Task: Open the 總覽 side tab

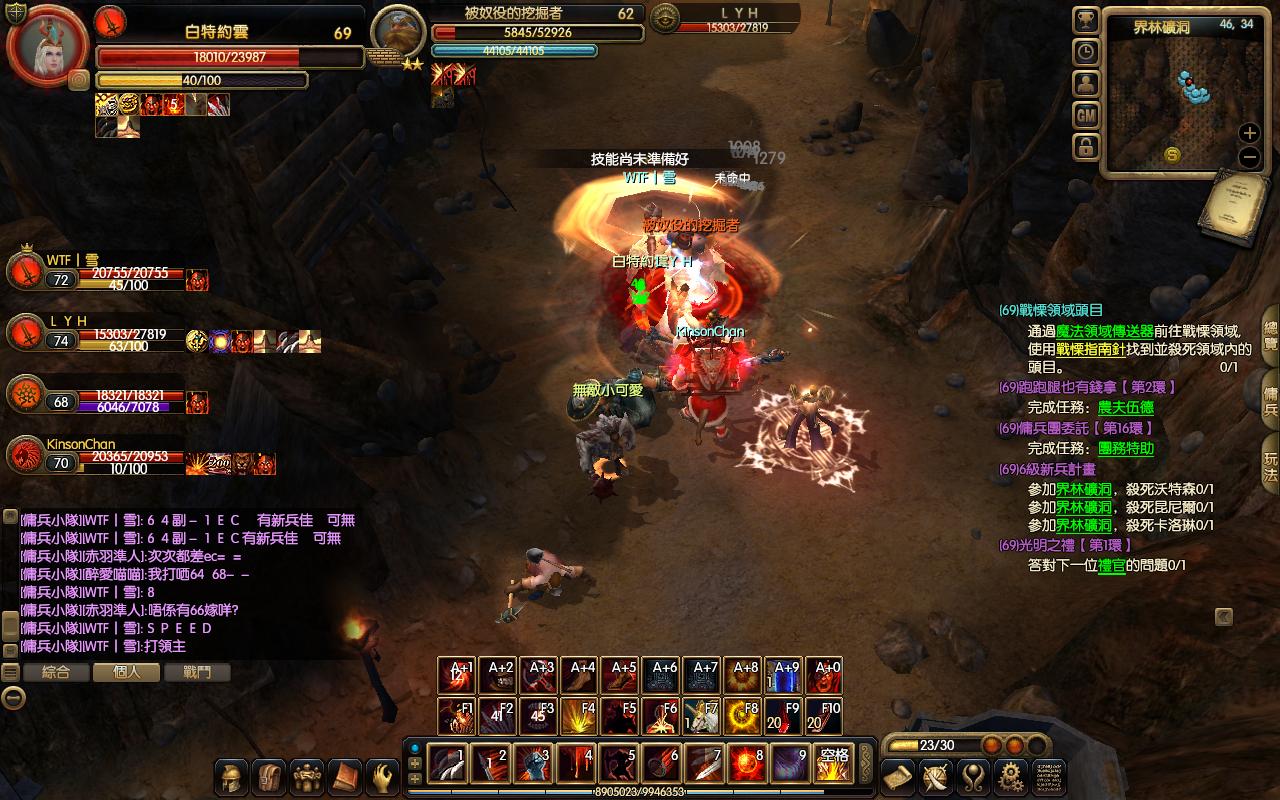Action: pyautogui.click(x=1270, y=335)
